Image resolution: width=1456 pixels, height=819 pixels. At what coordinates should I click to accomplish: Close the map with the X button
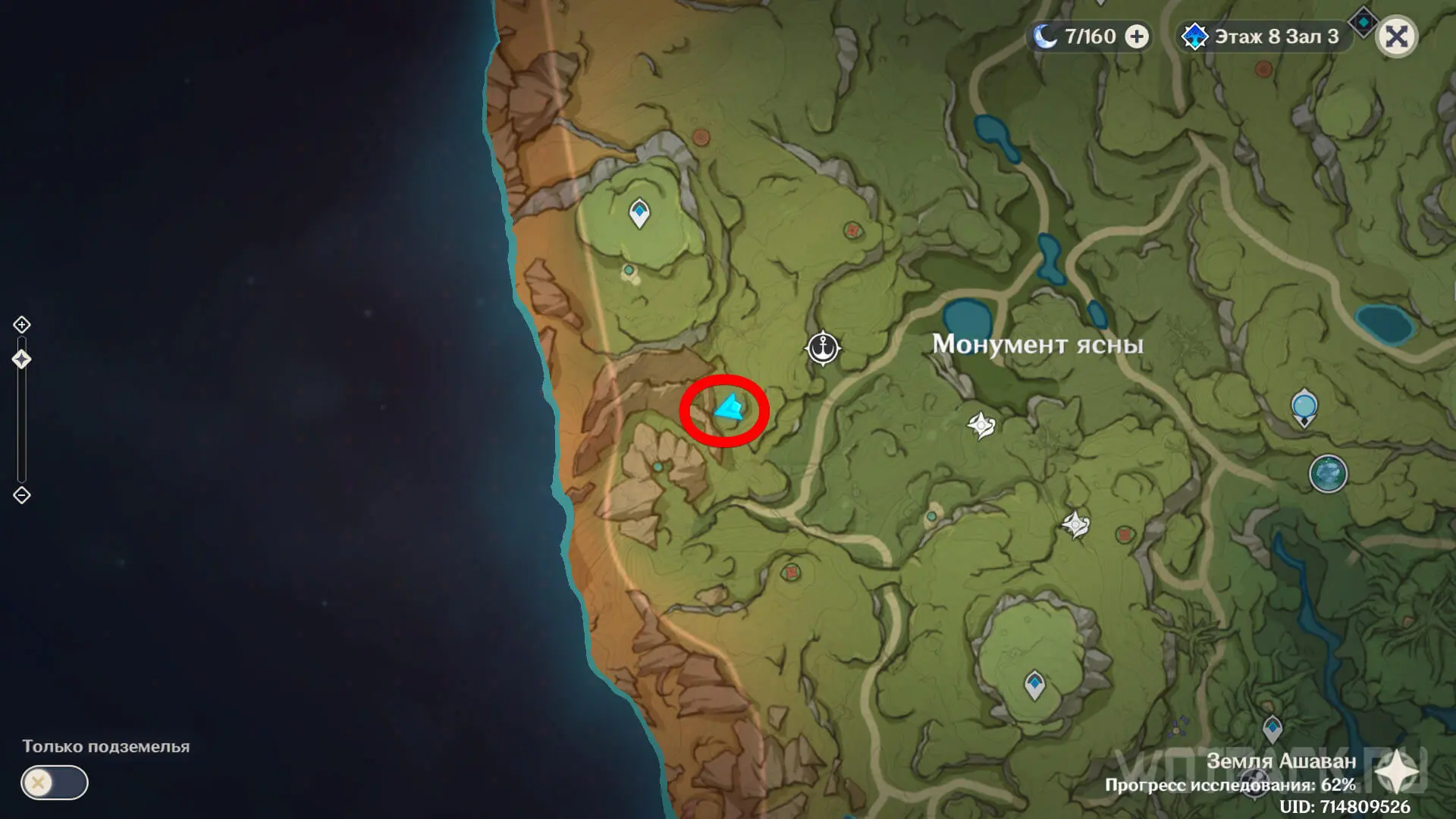click(1396, 36)
